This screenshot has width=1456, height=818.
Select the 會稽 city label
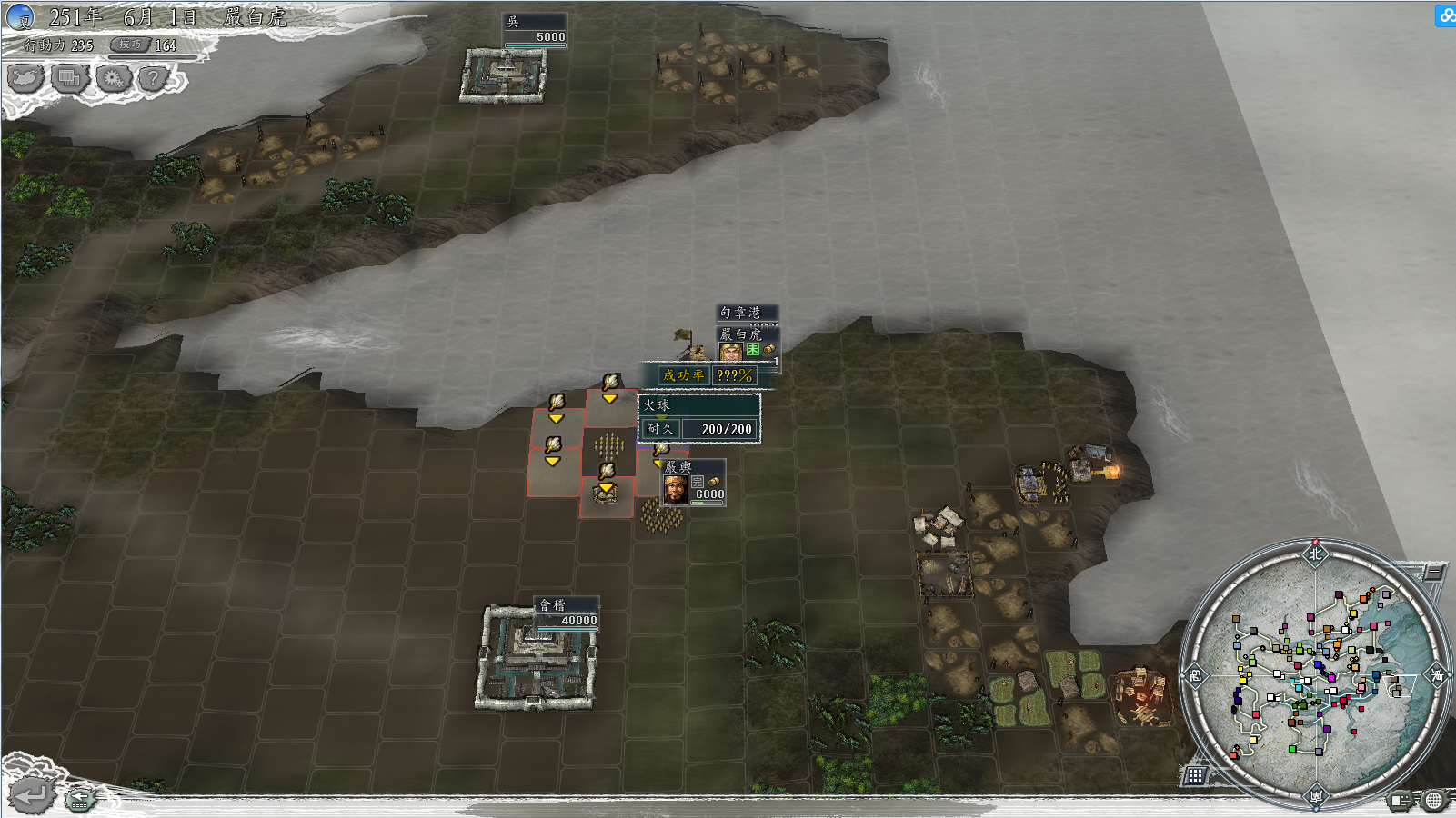[x=567, y=613]
